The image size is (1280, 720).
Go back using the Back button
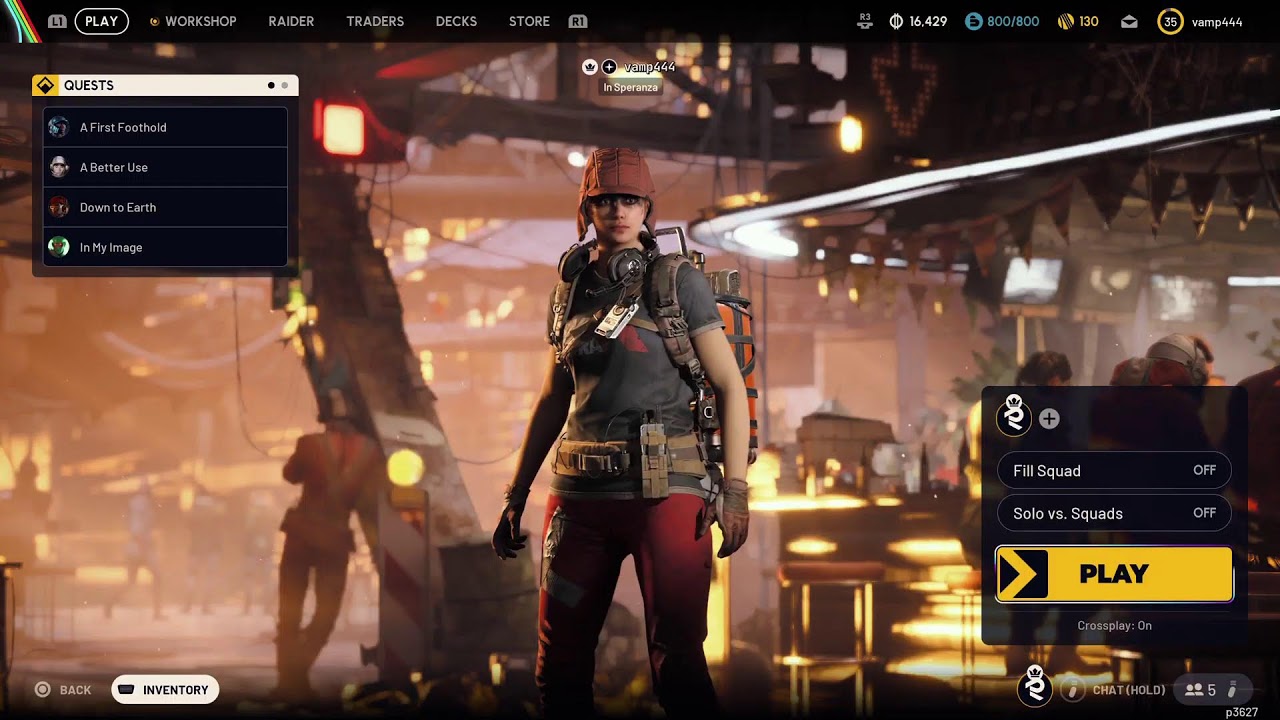tap(64, 689)
